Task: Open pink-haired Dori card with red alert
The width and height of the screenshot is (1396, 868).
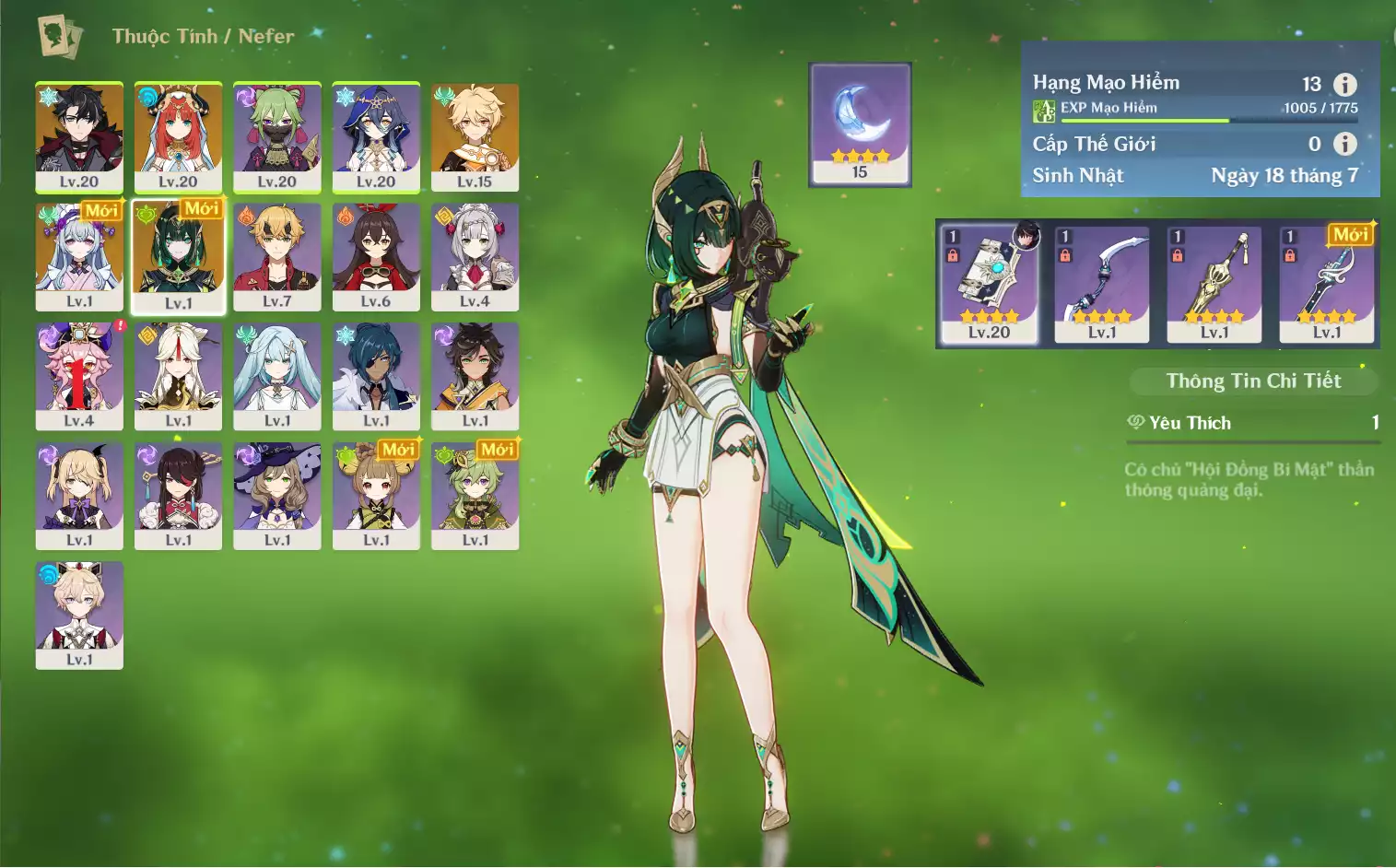Action: click(x=79, y=376)
